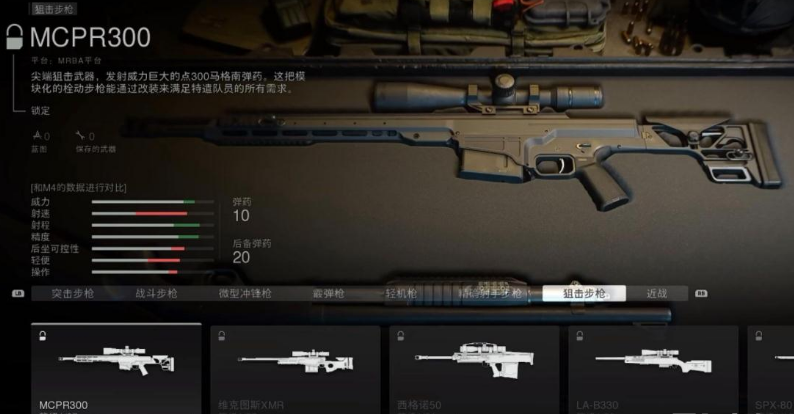794x414 pixels.
Task: Select the highlighted 狙击步枪 tab
Action: (x=583, y=294)
